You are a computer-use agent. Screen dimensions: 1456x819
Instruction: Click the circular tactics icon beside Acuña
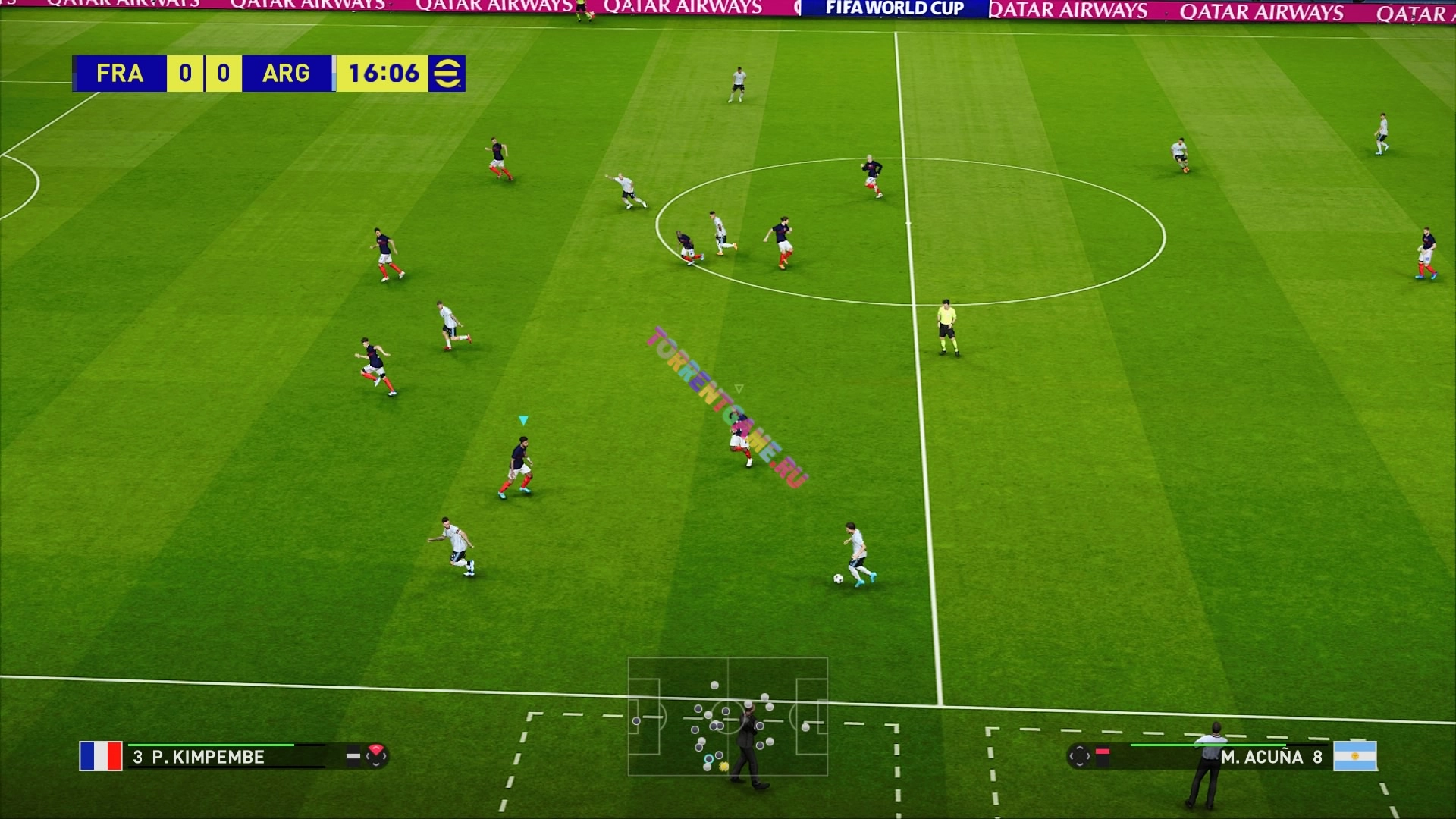1079,756
